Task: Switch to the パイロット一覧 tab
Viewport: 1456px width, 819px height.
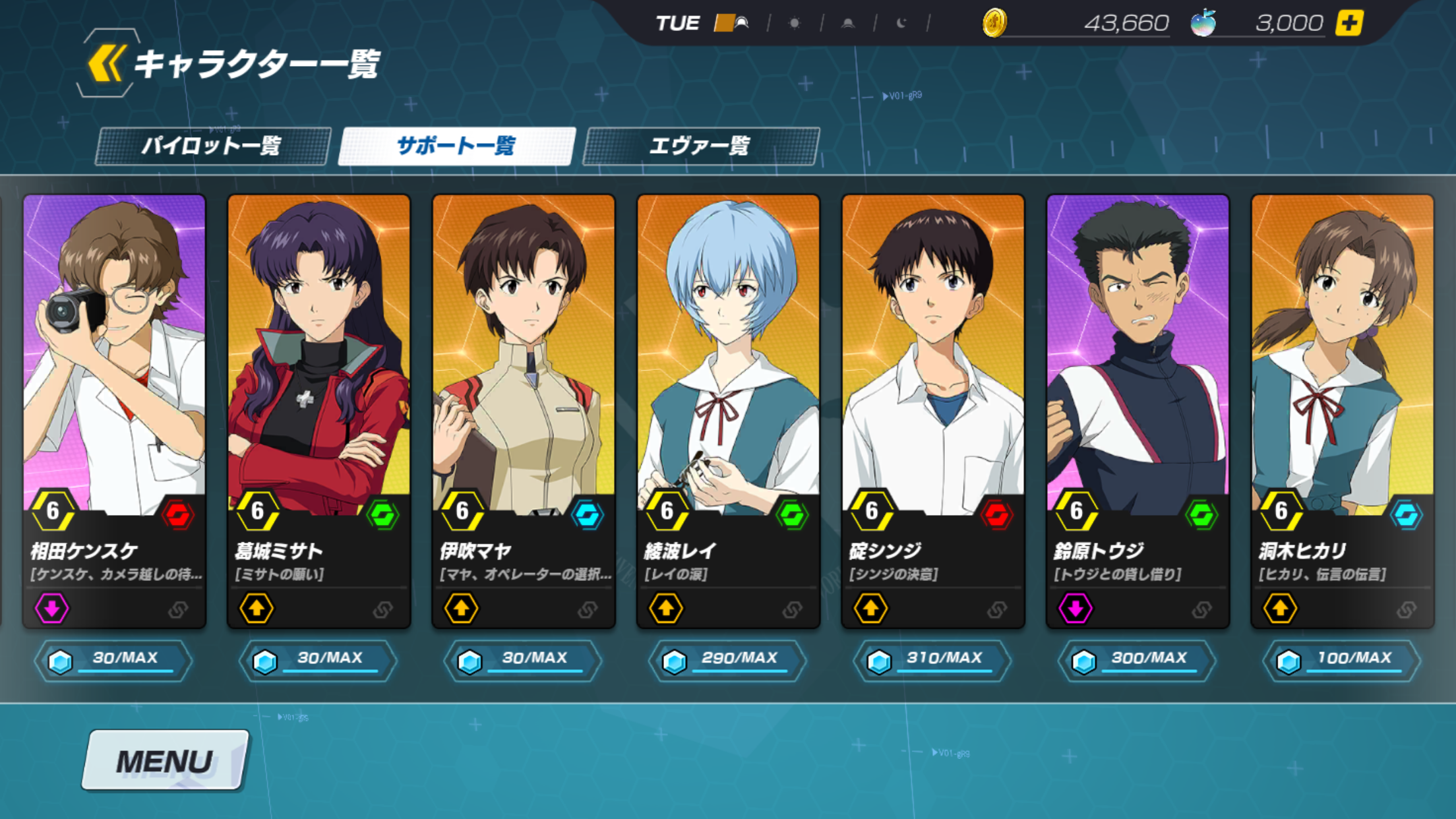Action: point(216,146)
